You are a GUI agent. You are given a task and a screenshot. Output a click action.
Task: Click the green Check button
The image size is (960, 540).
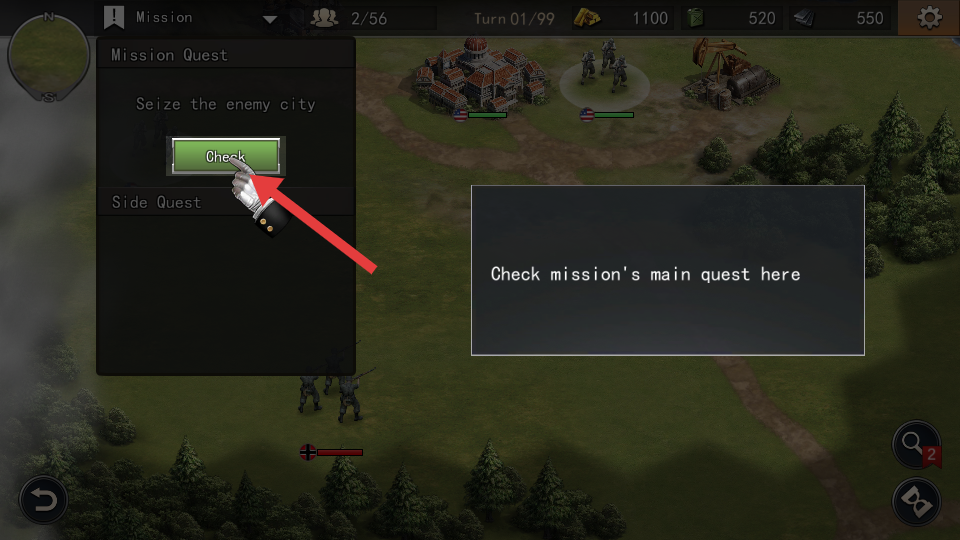225,156
